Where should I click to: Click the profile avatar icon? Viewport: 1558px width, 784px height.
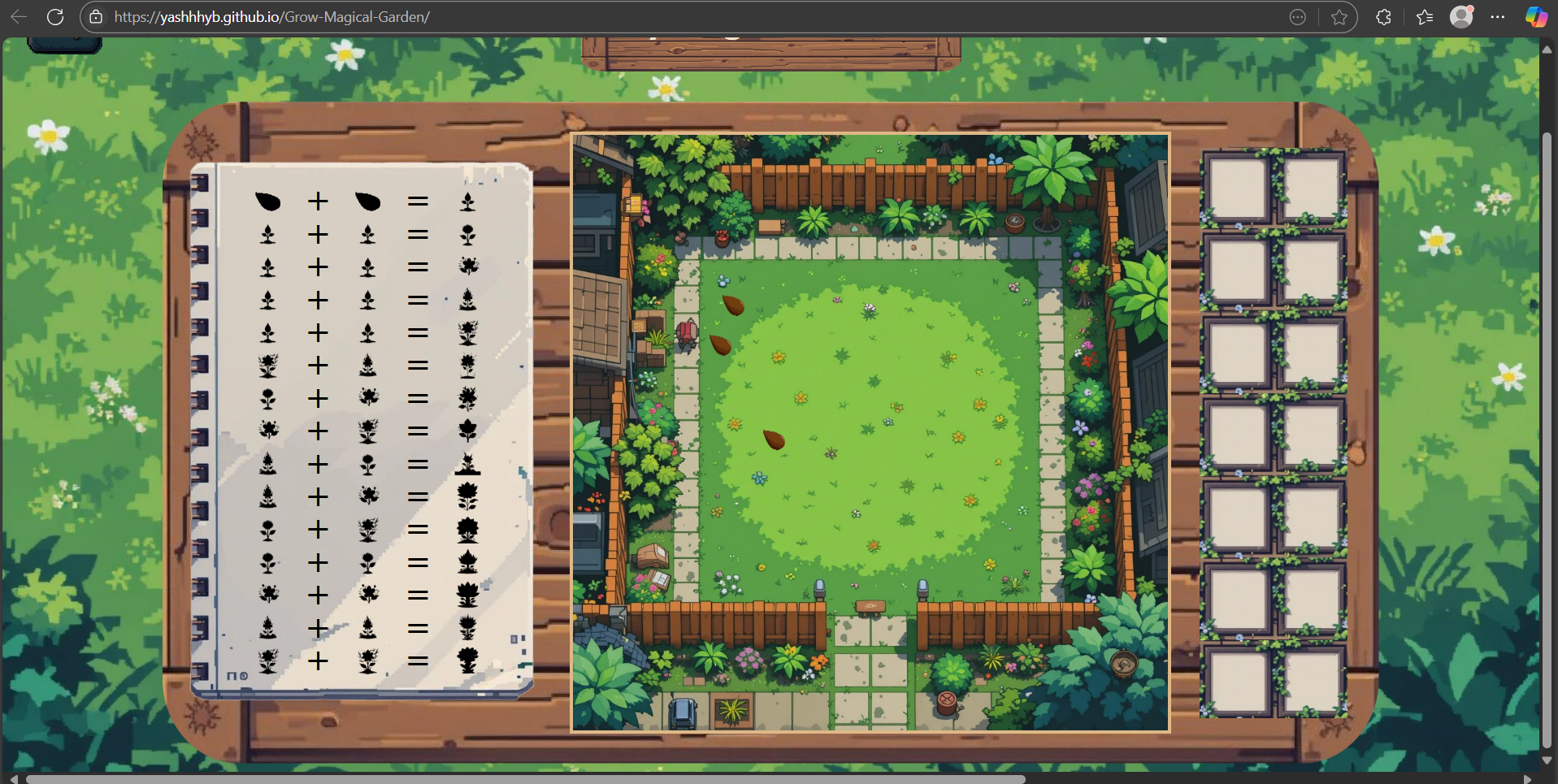click(1462, 16)
